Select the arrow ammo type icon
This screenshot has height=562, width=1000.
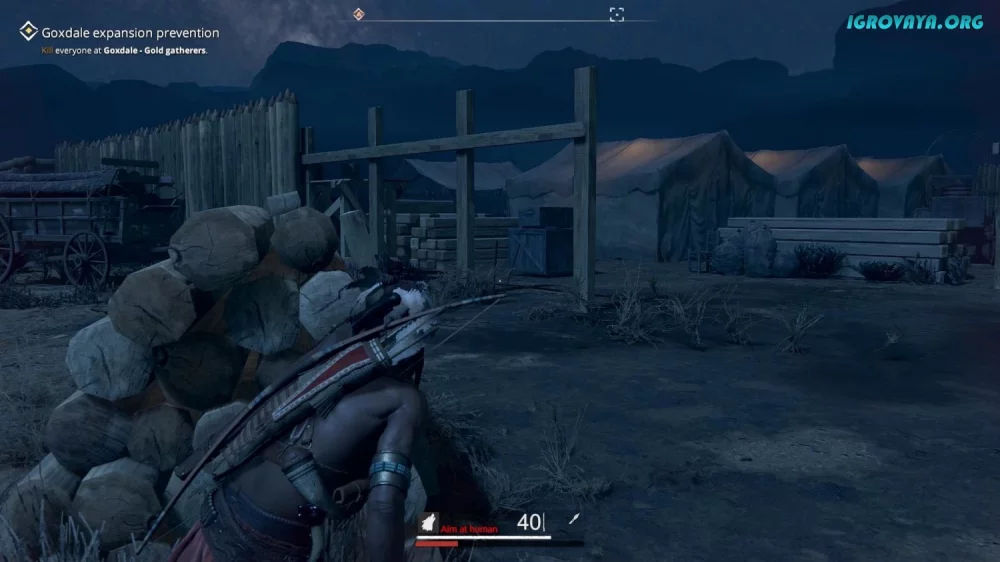[x=575, y=519]
